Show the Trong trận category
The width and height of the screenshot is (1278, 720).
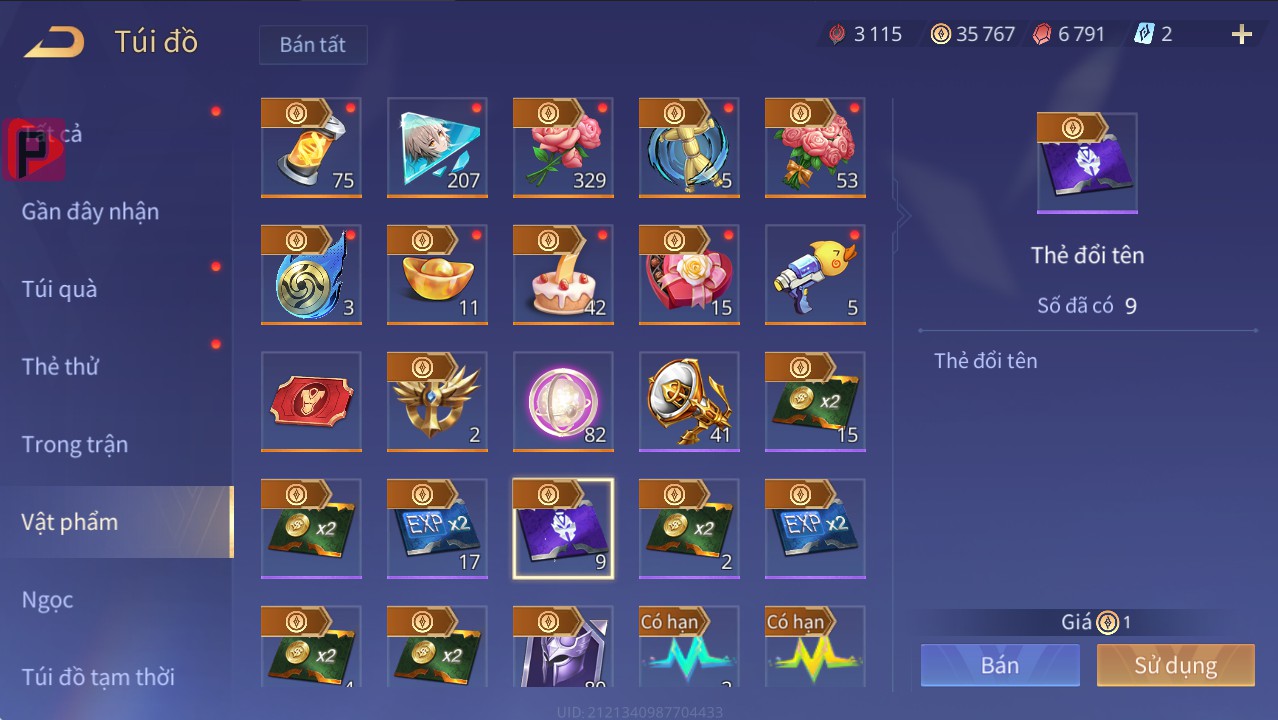(75, 444)
